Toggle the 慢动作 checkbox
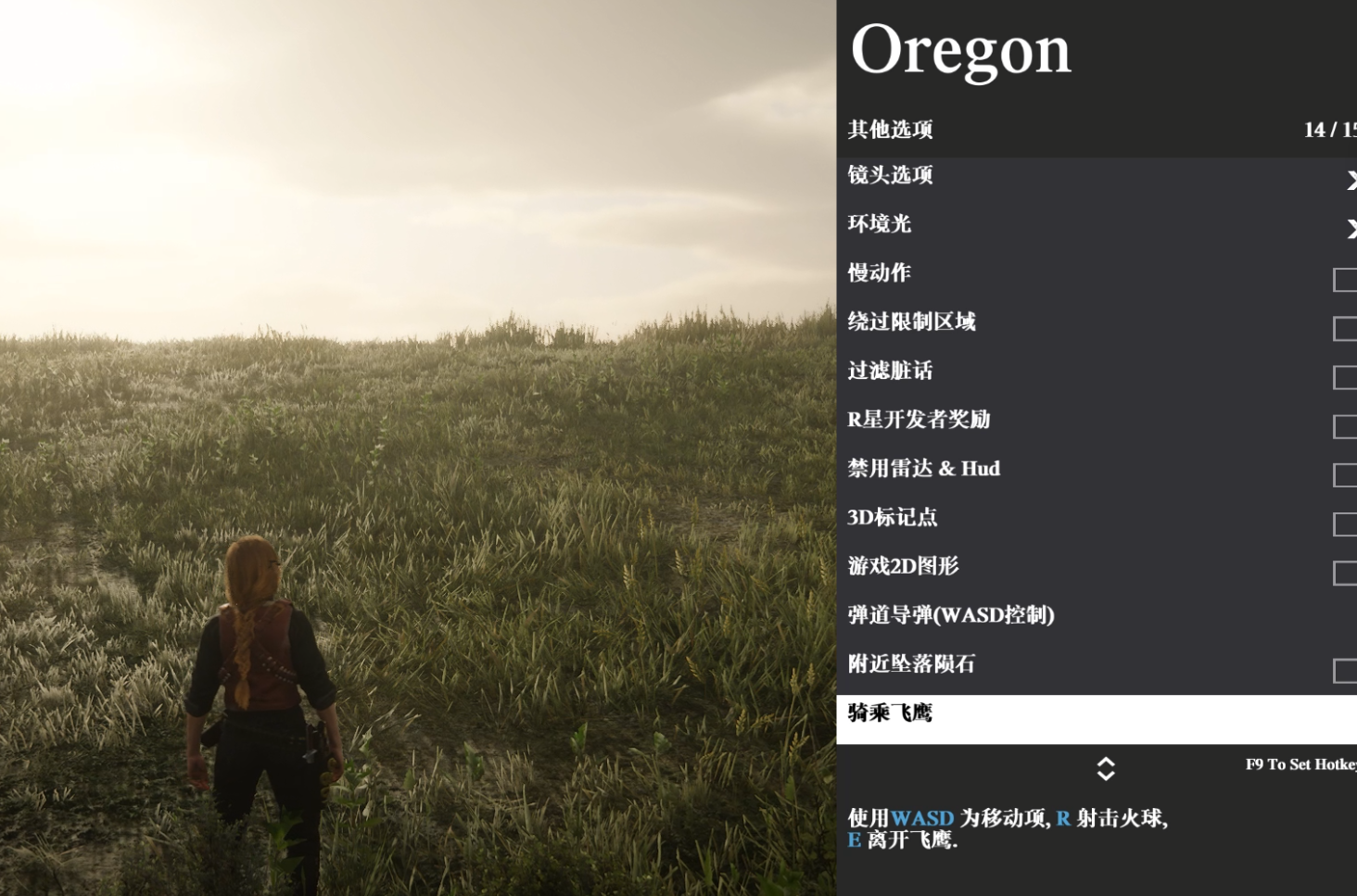This screenshot has width=1357, height=896. coord(1344,279)
